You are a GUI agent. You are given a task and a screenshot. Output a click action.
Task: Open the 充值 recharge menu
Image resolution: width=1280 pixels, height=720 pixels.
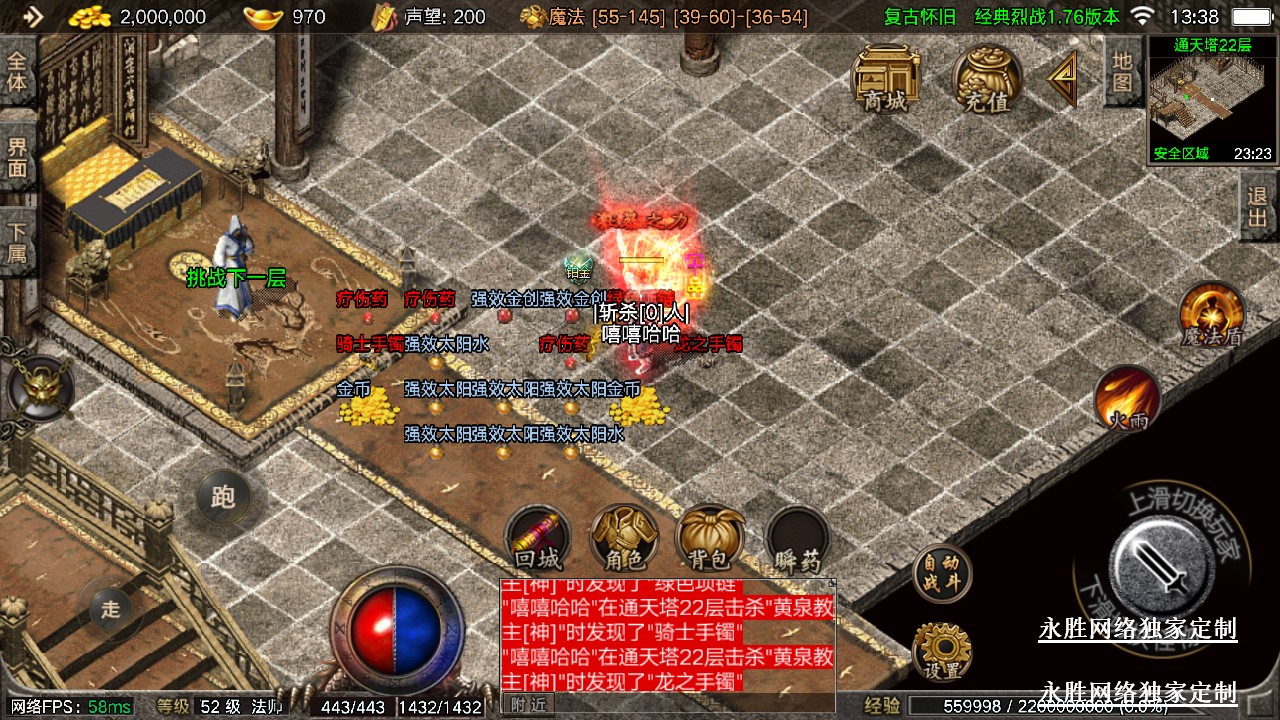(986, 78)
